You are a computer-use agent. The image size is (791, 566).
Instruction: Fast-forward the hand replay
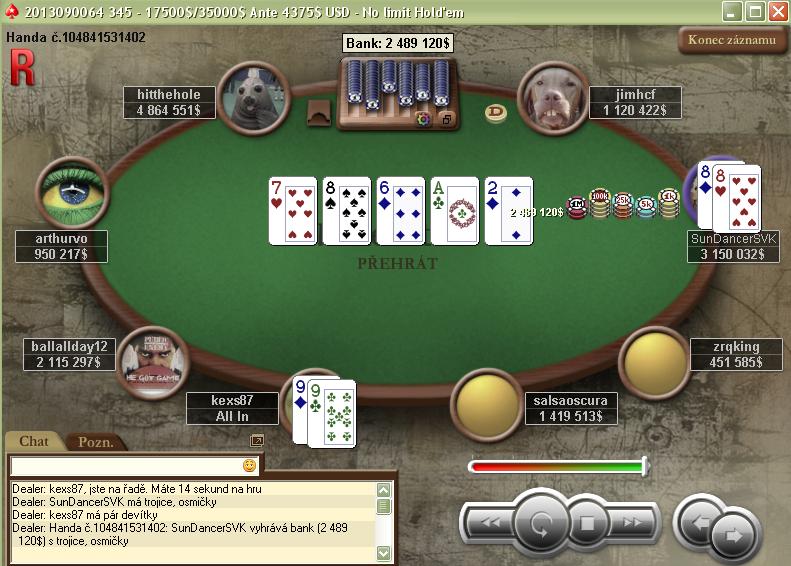pos(633,522)
